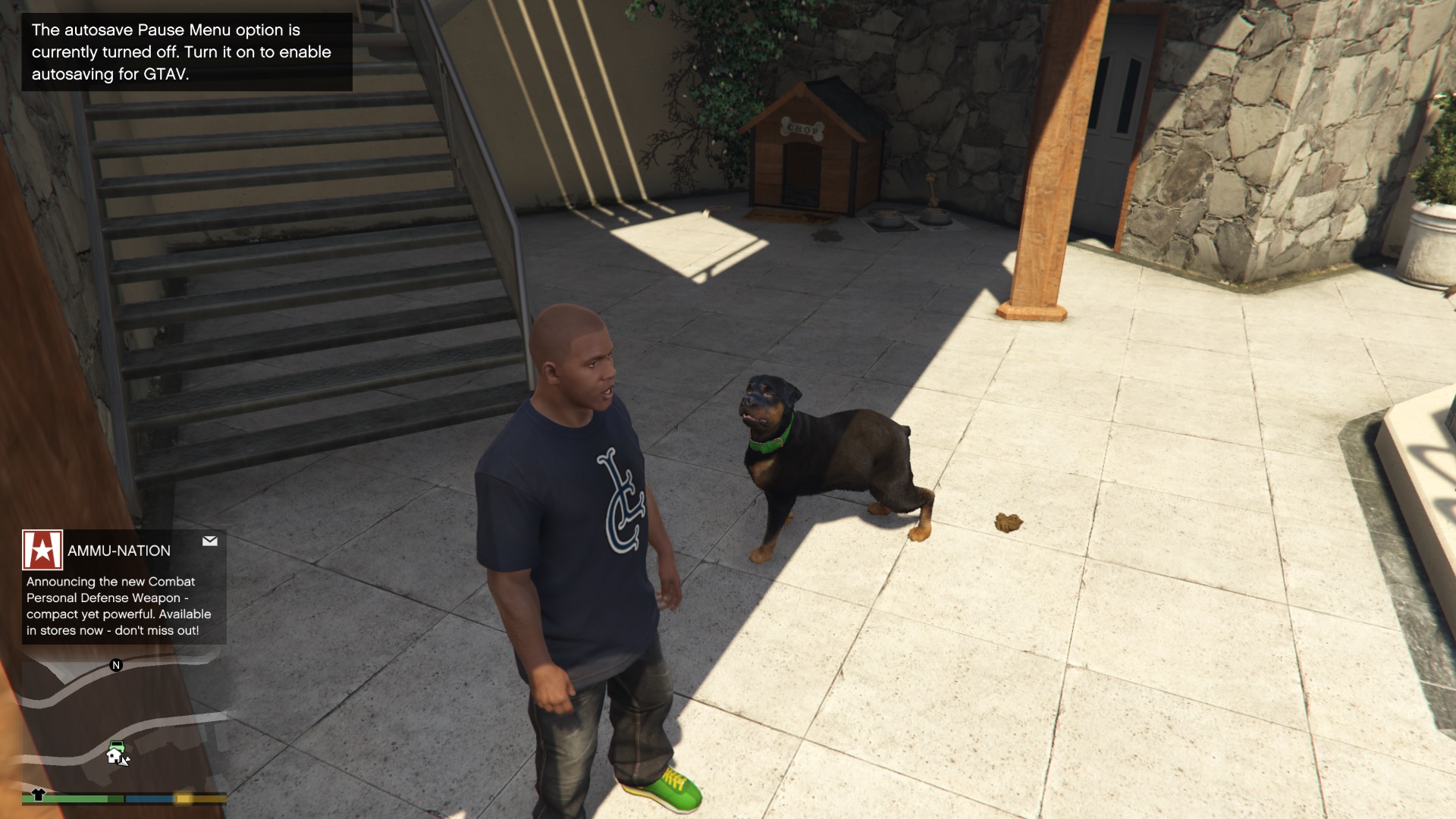The height and width of the screenshot is (819, 1456).
Task: Click the black t-shirt clothing icon near the health bar
Action: [37, 795]
